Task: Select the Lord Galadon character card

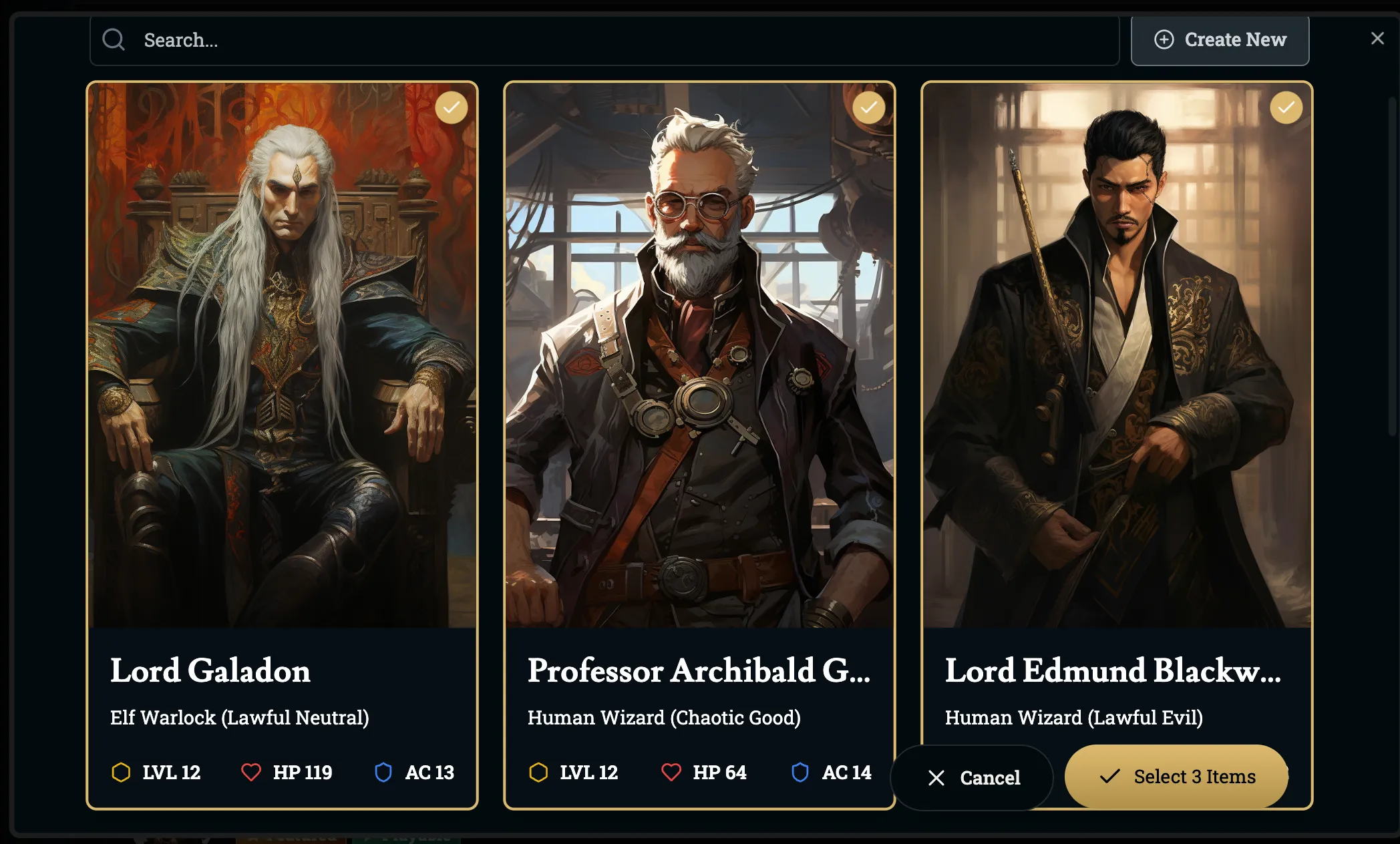Action: (x=282, y=401)
